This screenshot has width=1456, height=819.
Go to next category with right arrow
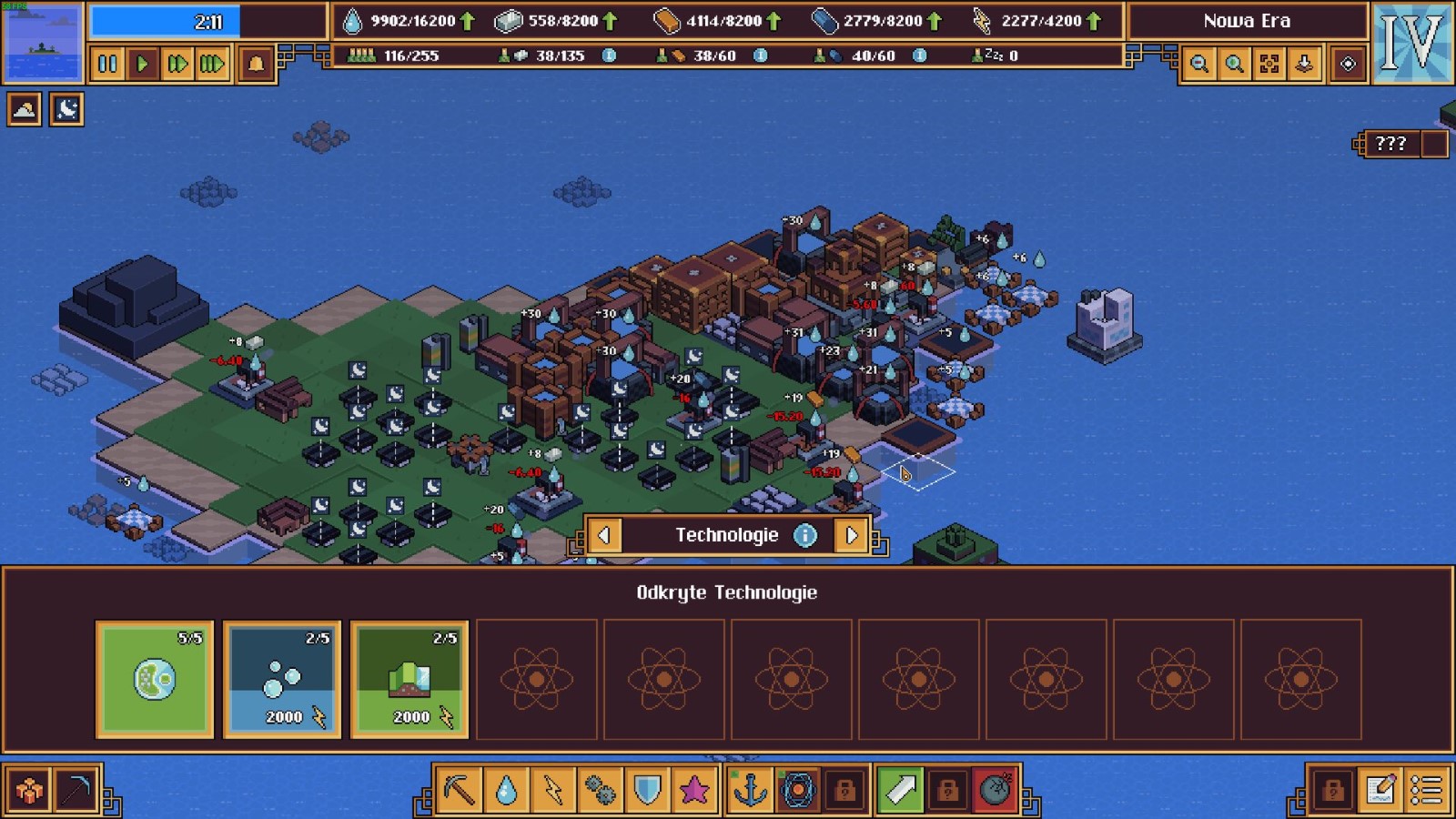tap(852, 535)
